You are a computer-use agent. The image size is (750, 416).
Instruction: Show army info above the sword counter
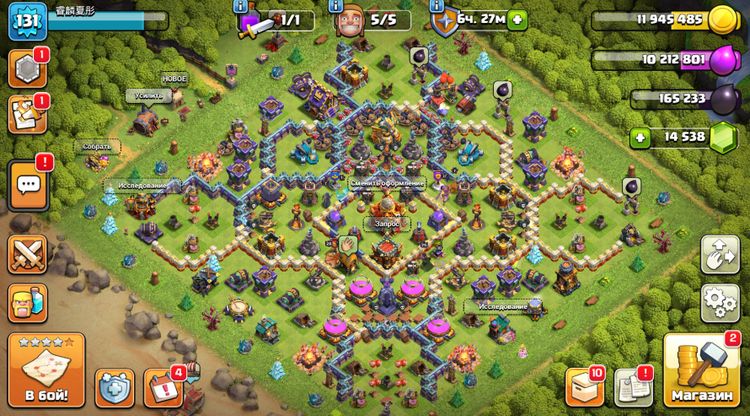[241, 5]
